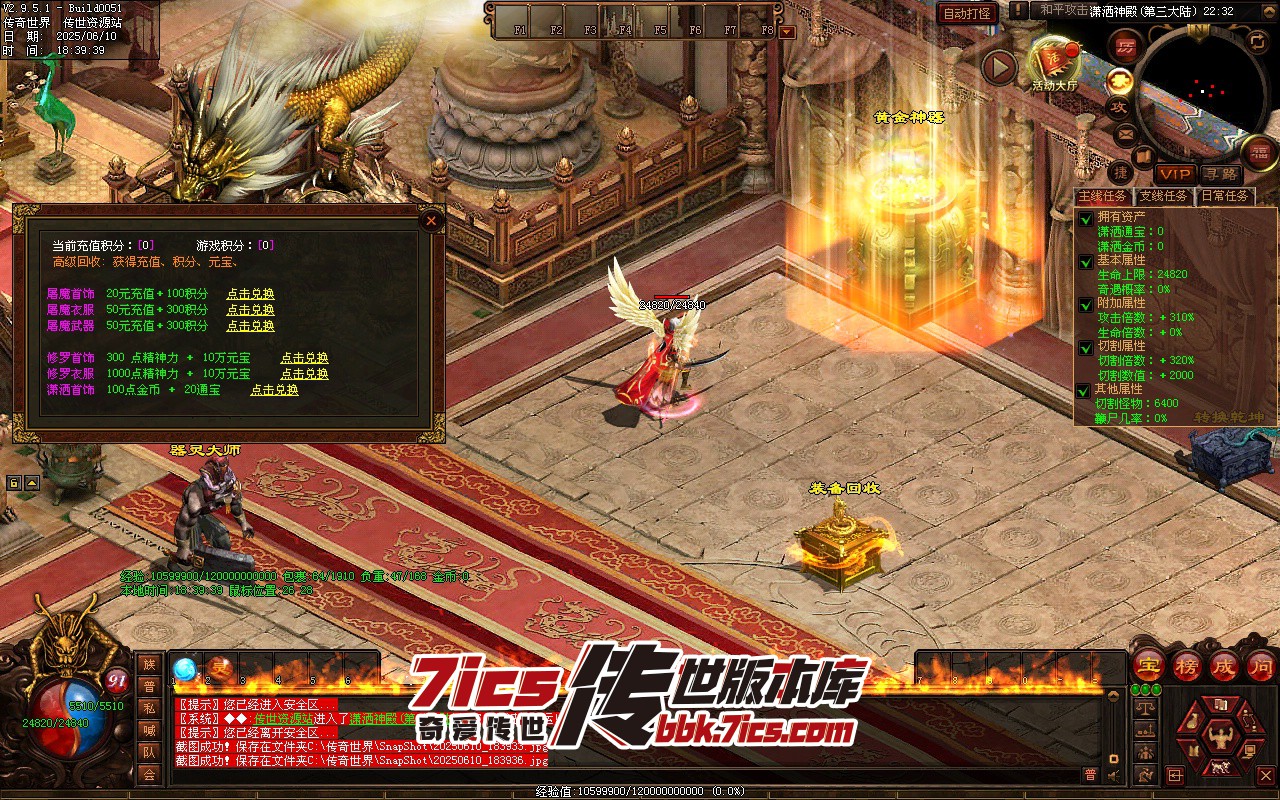This screenshot has width=1280, height=800.
Task: Click the F-key bar dropdown arrow
Action: point(787,31)
